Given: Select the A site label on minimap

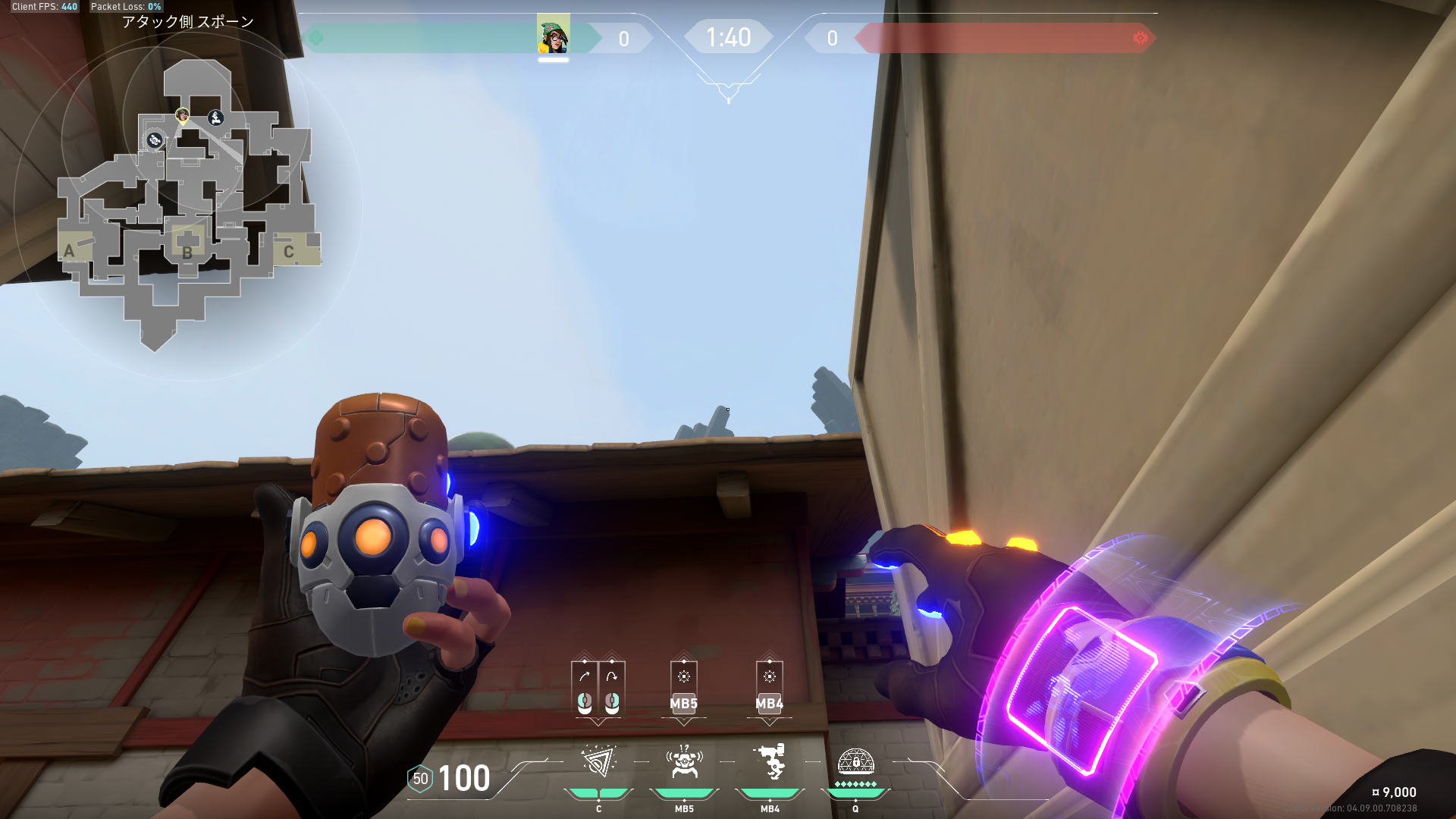Looking at the screenshot, I should point(69,251).
